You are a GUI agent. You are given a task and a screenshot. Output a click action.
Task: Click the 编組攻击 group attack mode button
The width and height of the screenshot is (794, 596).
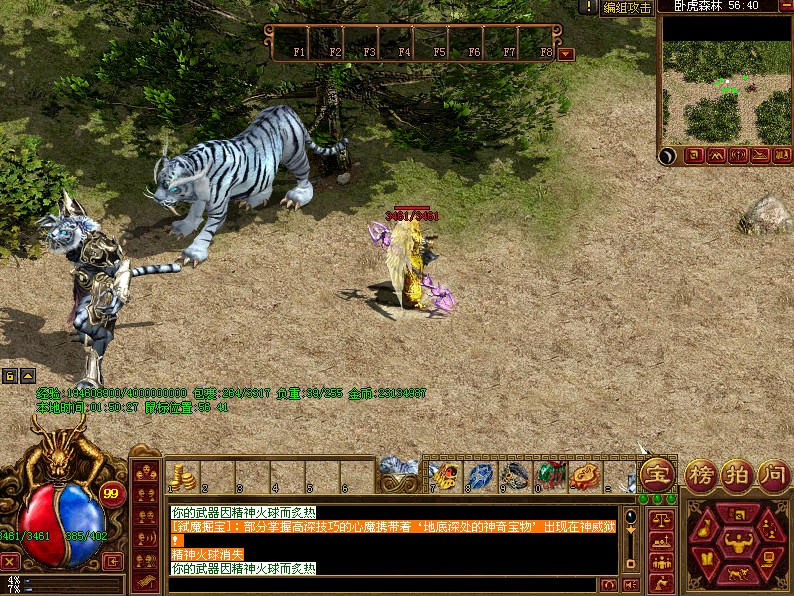(627, 7)
